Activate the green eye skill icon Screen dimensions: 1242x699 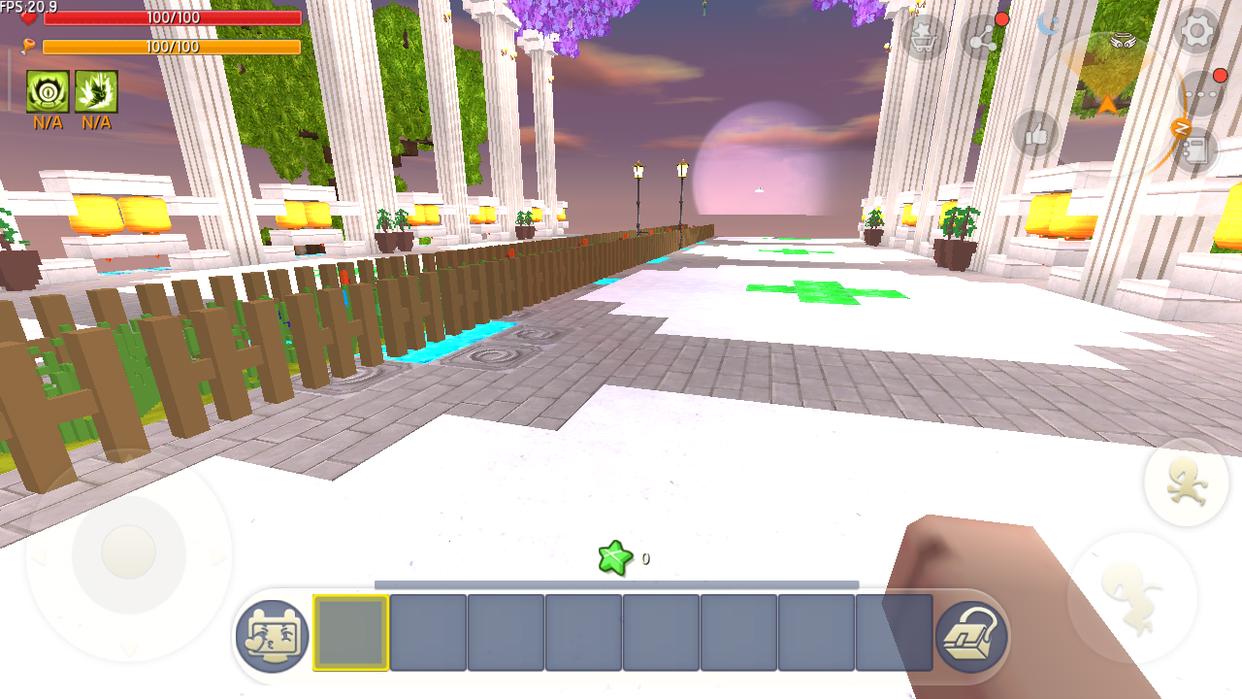[x=47, y=92]
